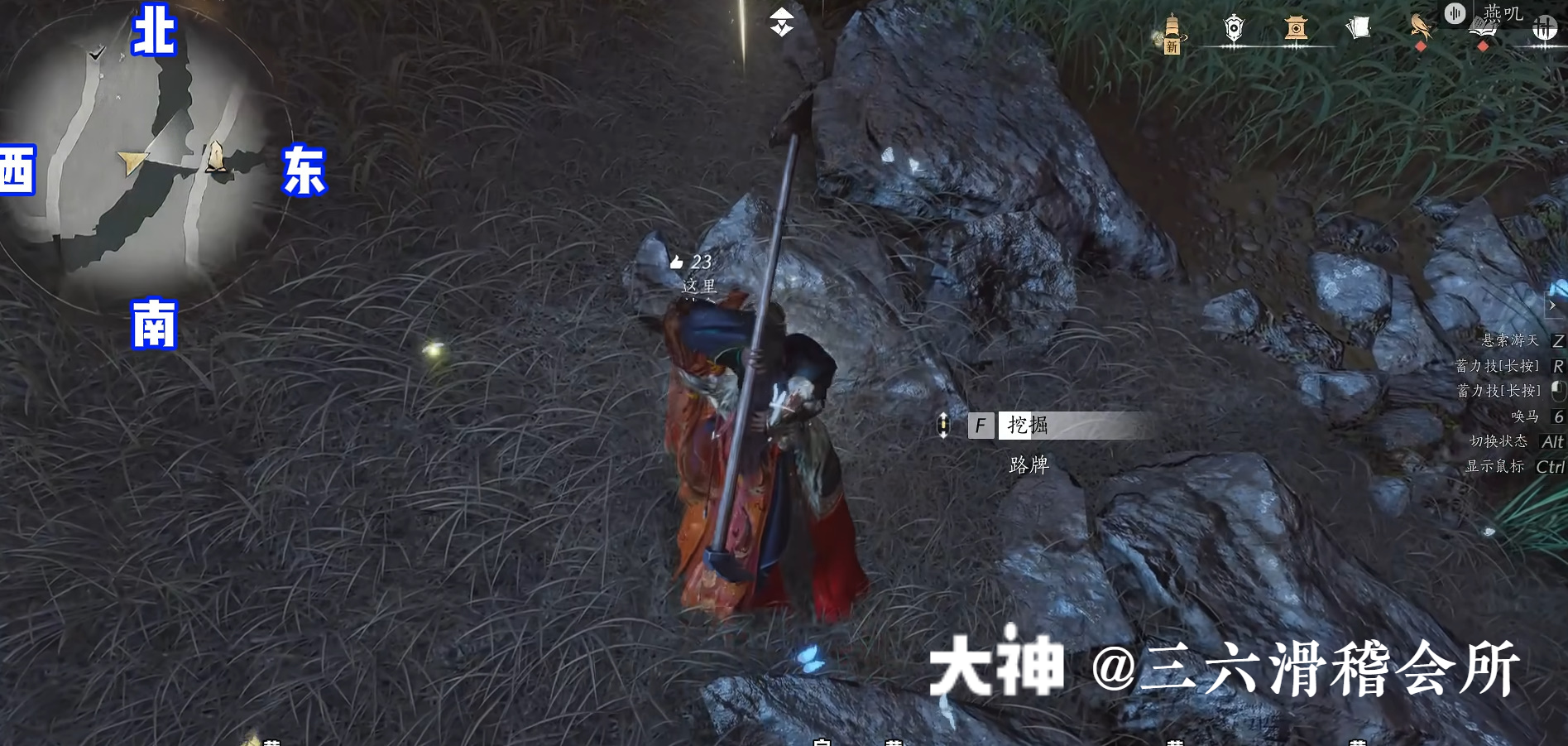Screen dimensions: 1568x746
Task: Click the double-chevron marker at top center
Action: [781, 22]
